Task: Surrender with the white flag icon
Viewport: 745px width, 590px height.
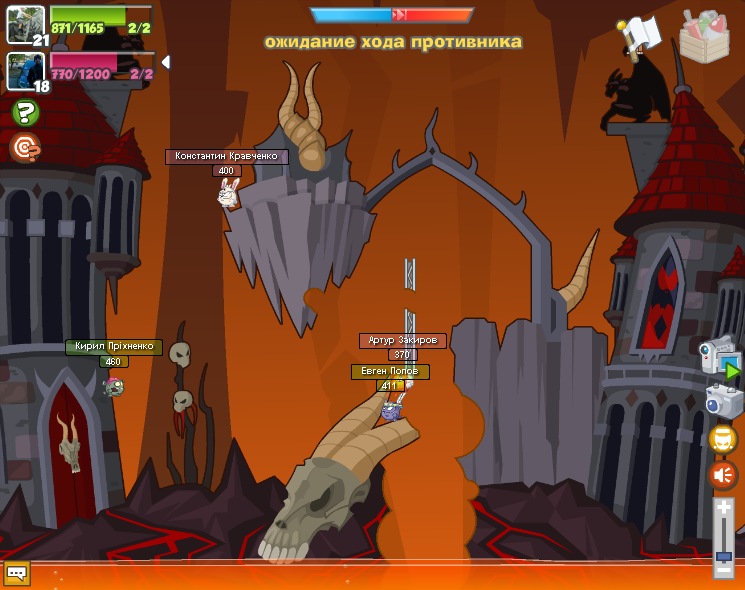Action: pos(638,37)
